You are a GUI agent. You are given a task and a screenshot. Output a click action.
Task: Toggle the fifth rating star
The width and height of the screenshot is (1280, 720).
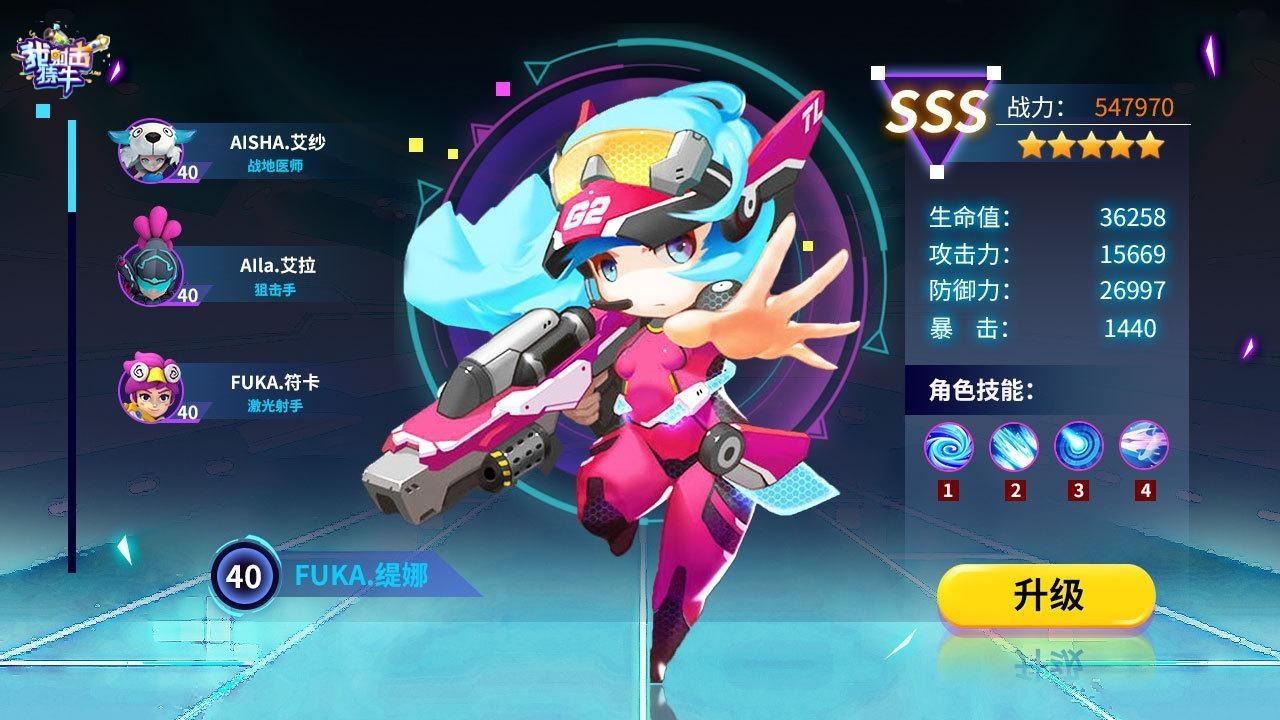tap(1150, 147)
